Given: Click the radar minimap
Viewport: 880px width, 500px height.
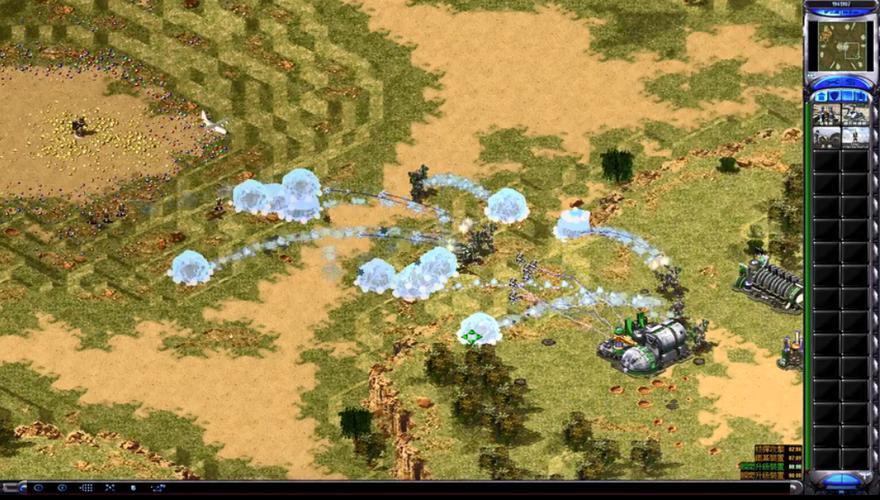Looking at the screenshot, I should pos(840,46).
